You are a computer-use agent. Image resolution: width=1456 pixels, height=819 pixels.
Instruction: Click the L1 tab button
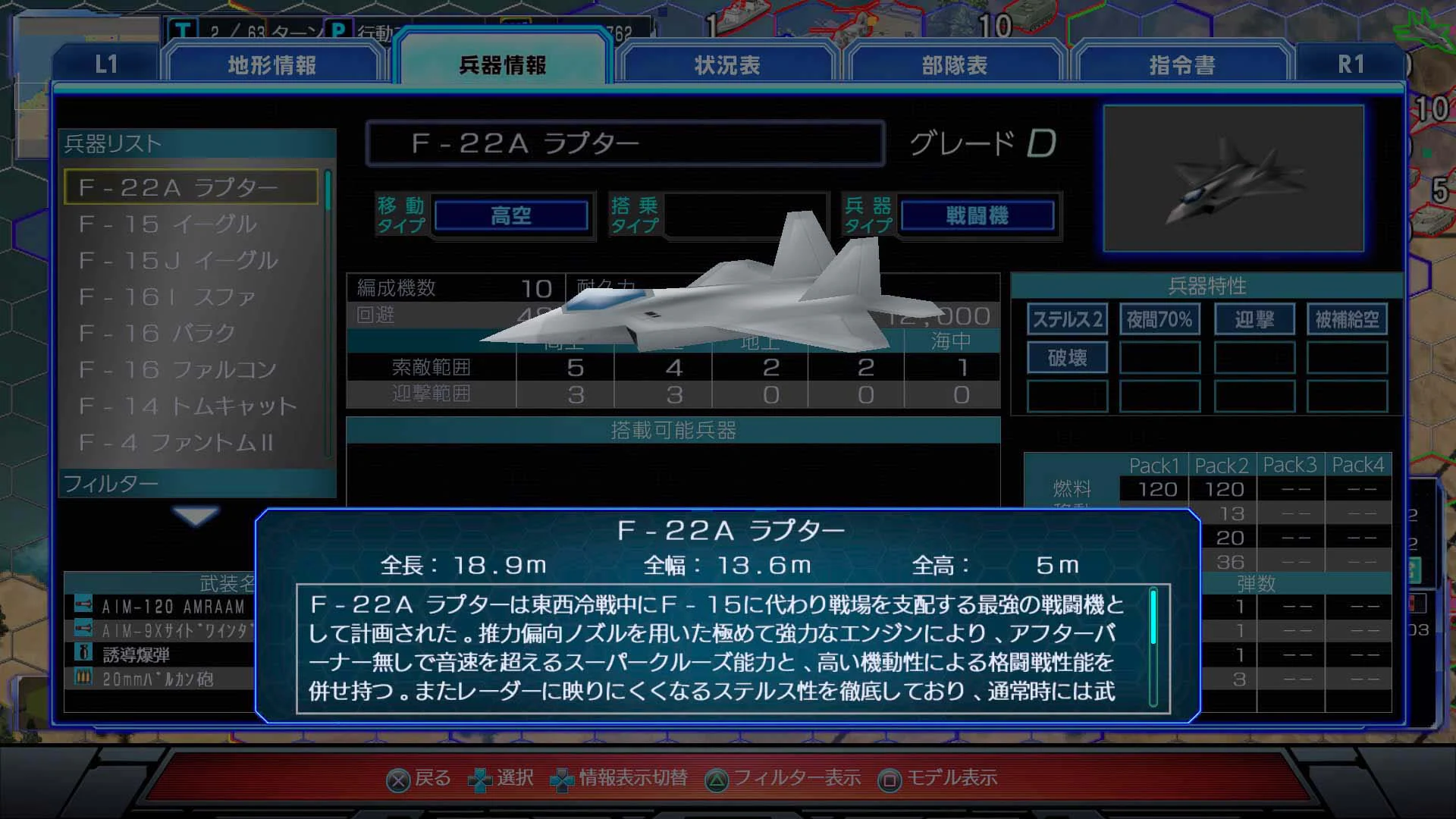[106, 65]
